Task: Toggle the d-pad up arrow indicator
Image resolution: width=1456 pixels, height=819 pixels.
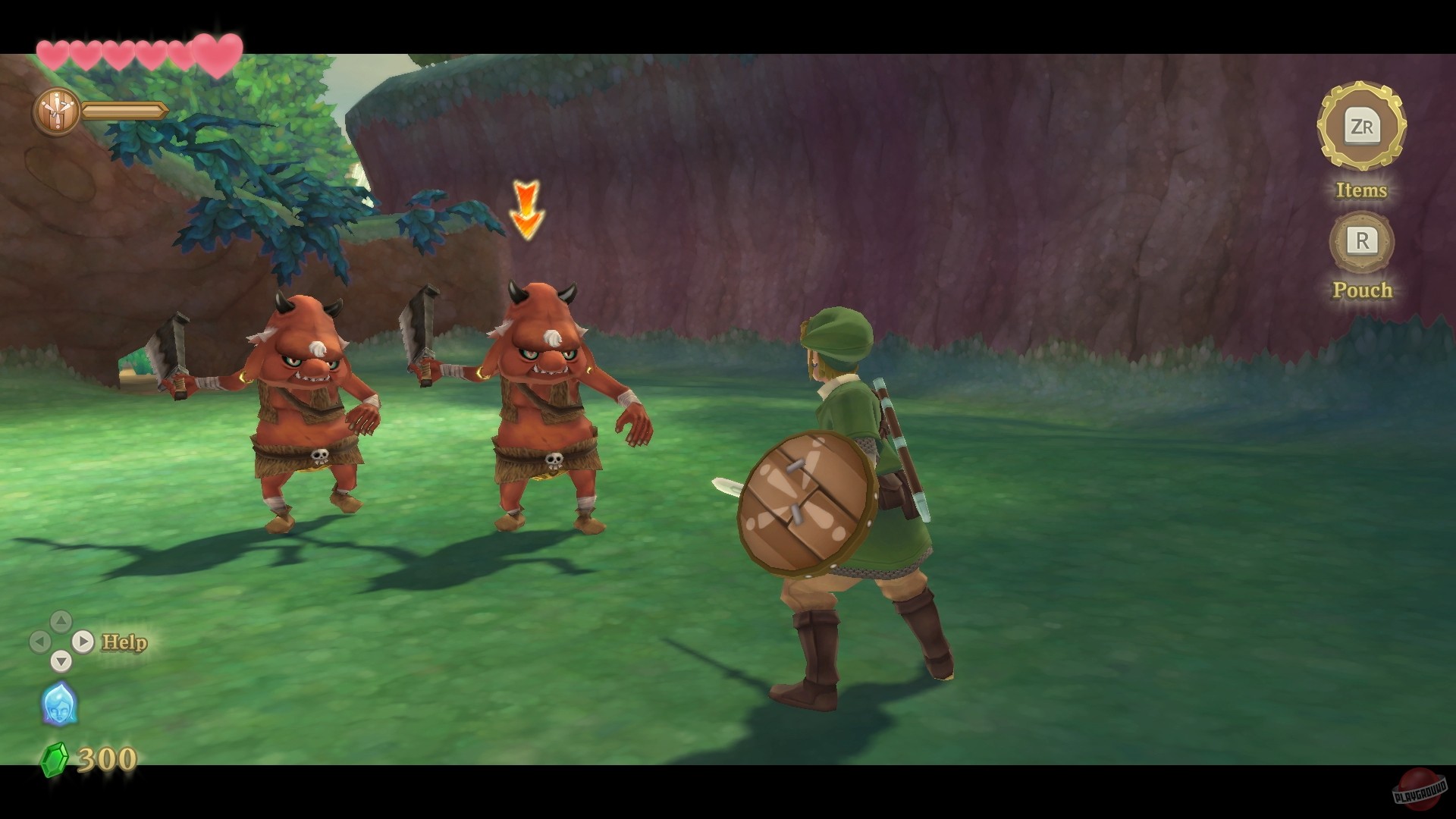Action: pos(59,620)
